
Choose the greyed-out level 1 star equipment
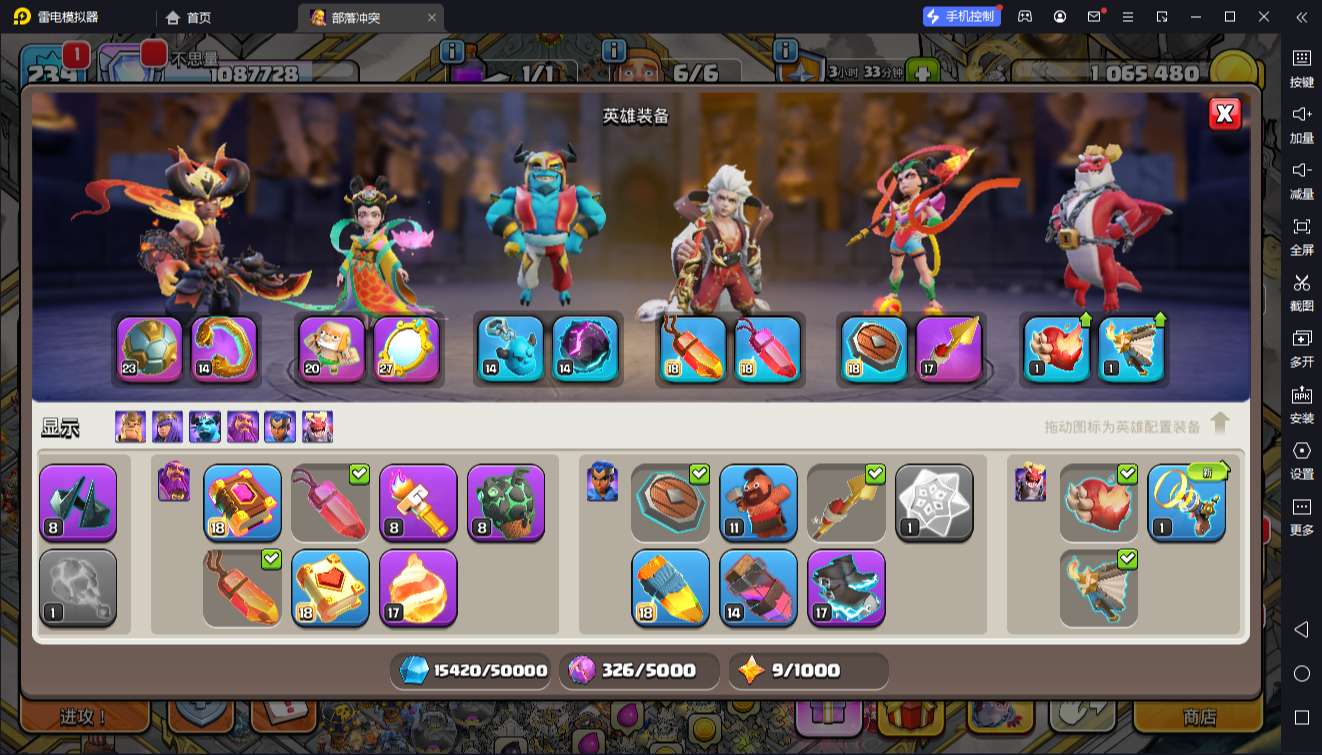pyautogui.click(x=934, y=502)
